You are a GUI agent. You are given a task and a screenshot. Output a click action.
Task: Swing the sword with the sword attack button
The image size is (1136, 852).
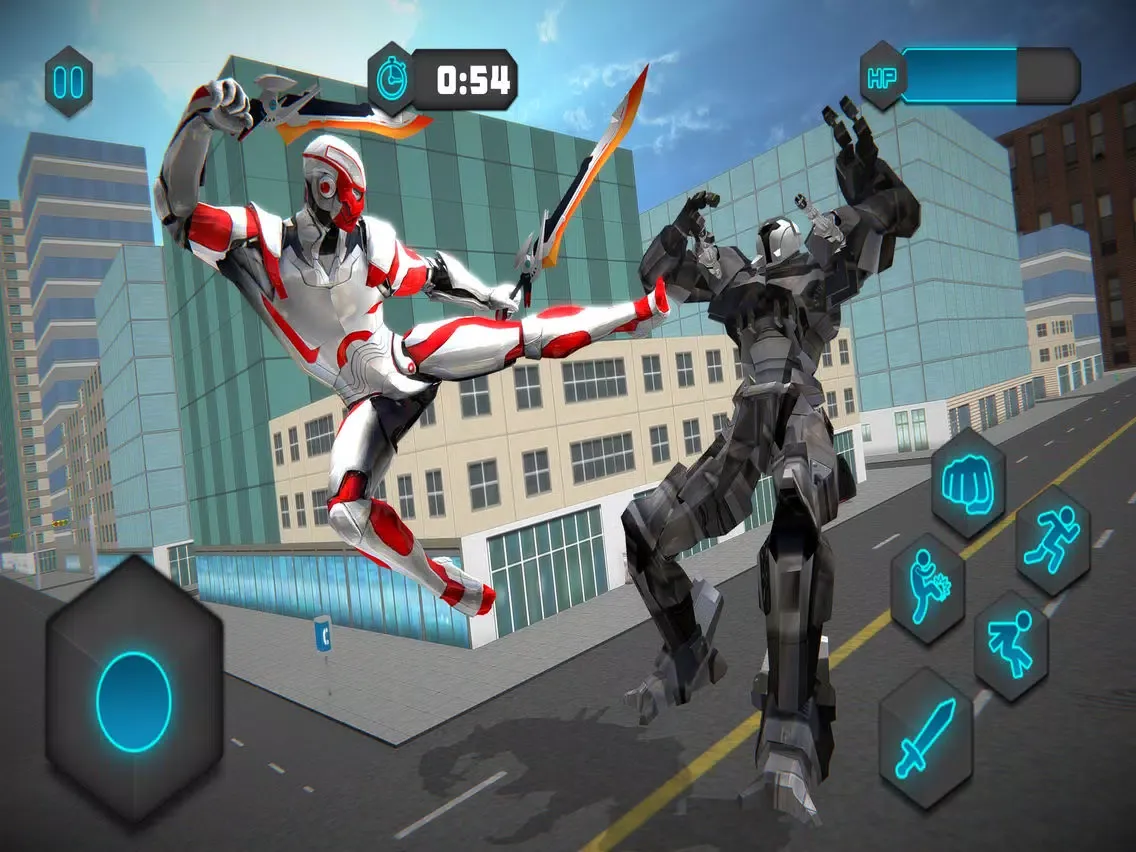tap(926, 738)
